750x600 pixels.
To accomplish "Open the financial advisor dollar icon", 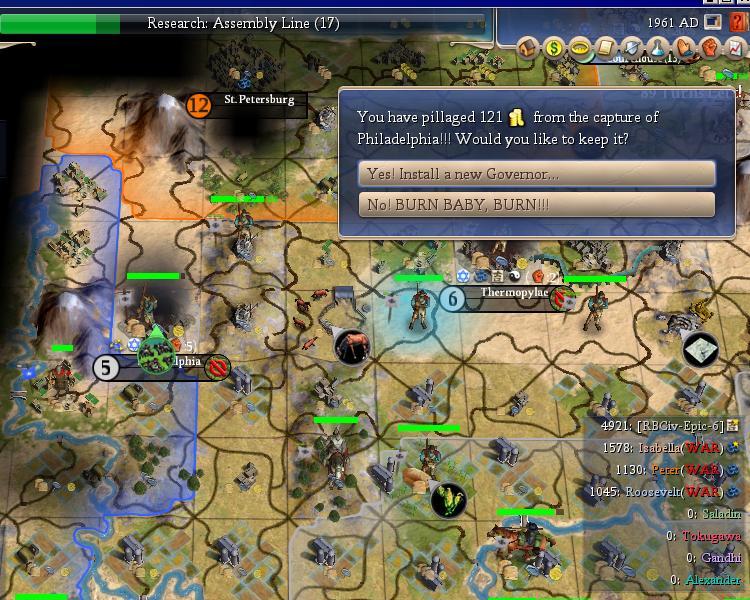I will (554, 47).
